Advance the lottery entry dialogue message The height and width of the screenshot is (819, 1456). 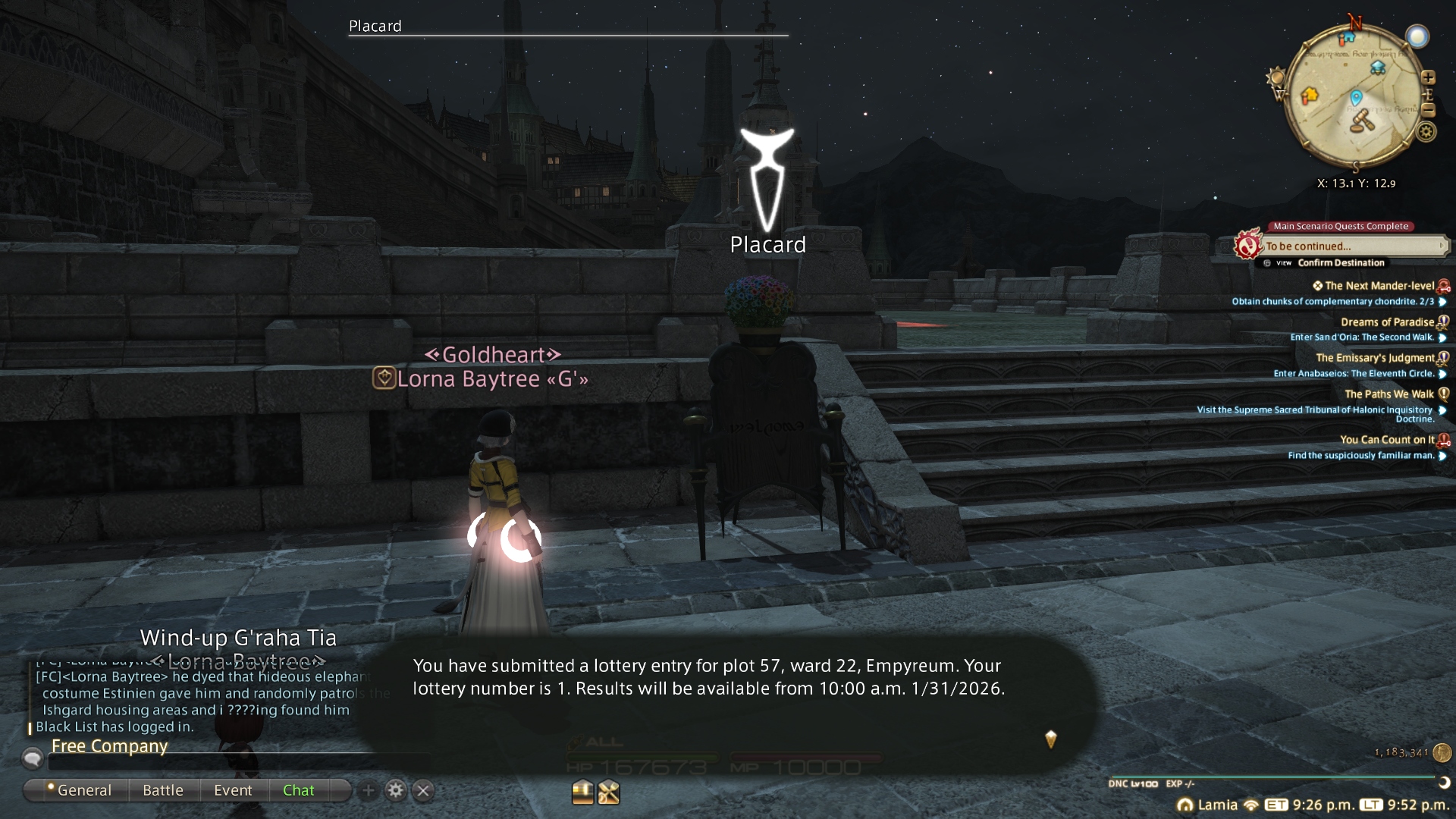point(1050,739)
